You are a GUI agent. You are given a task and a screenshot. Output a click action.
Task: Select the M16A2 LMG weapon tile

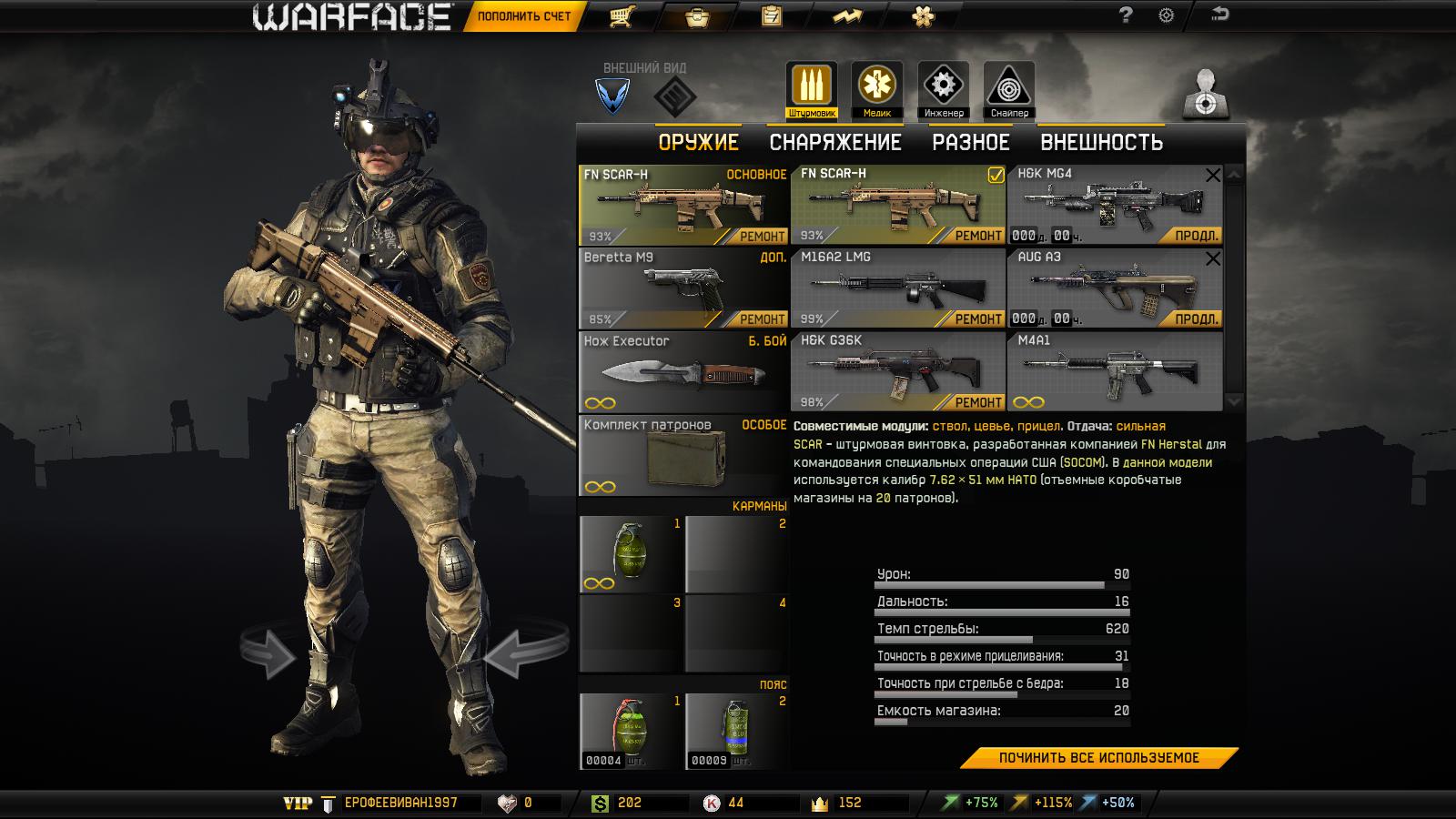[x=896, y=287]
